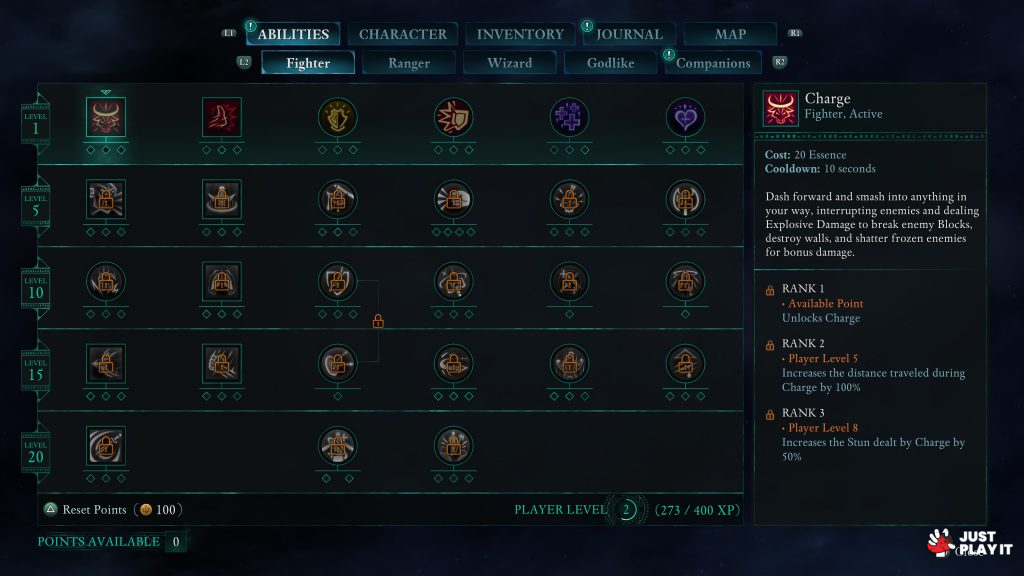View the Godlike abilities tab
1024x576 pixels.
610,63
